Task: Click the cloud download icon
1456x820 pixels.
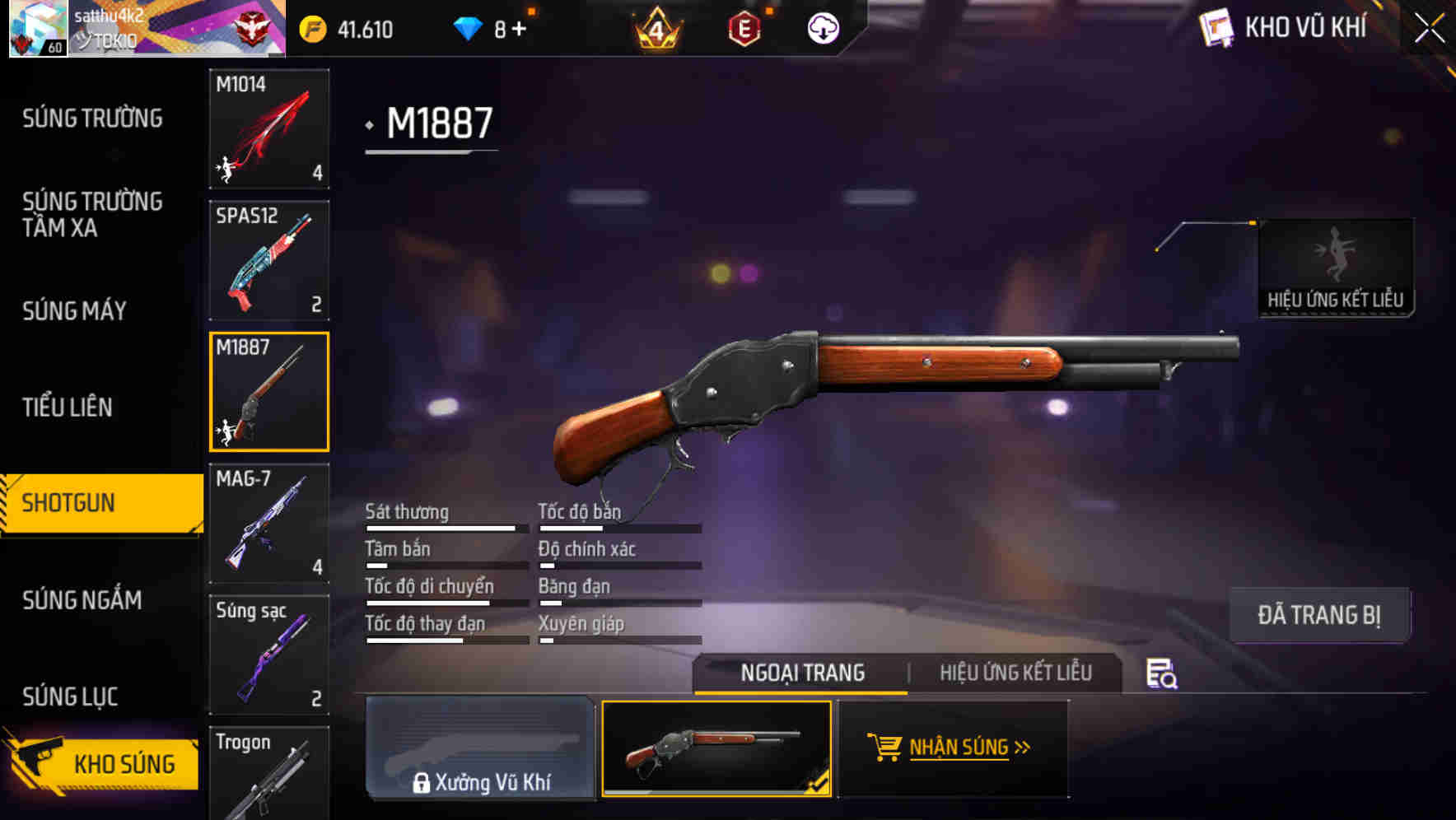Action: click(822, 27)
